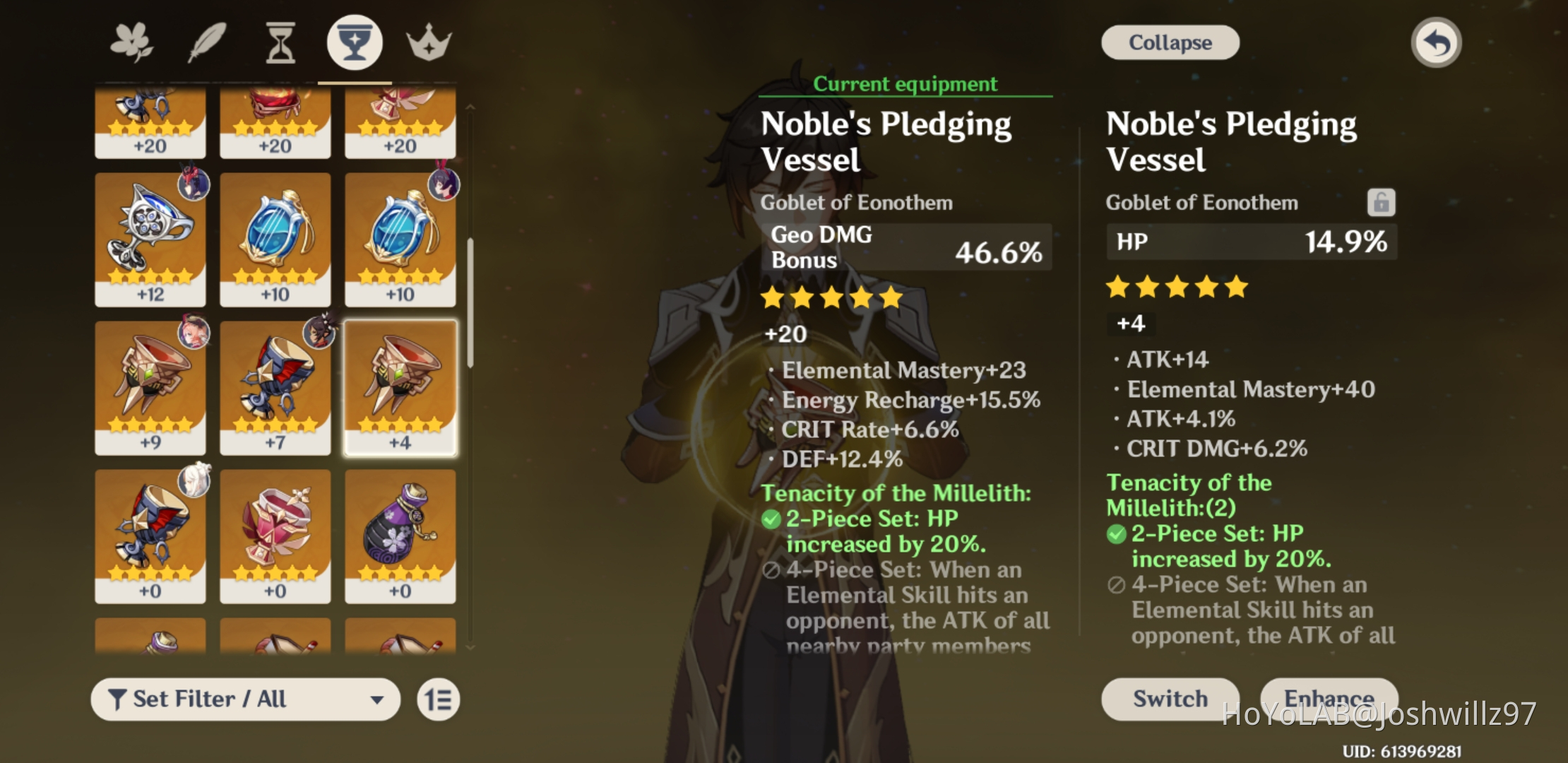
Task: Click the equipped character portrait on the +12 goblet
Action: pyautogui.click(x=194, y=184)
